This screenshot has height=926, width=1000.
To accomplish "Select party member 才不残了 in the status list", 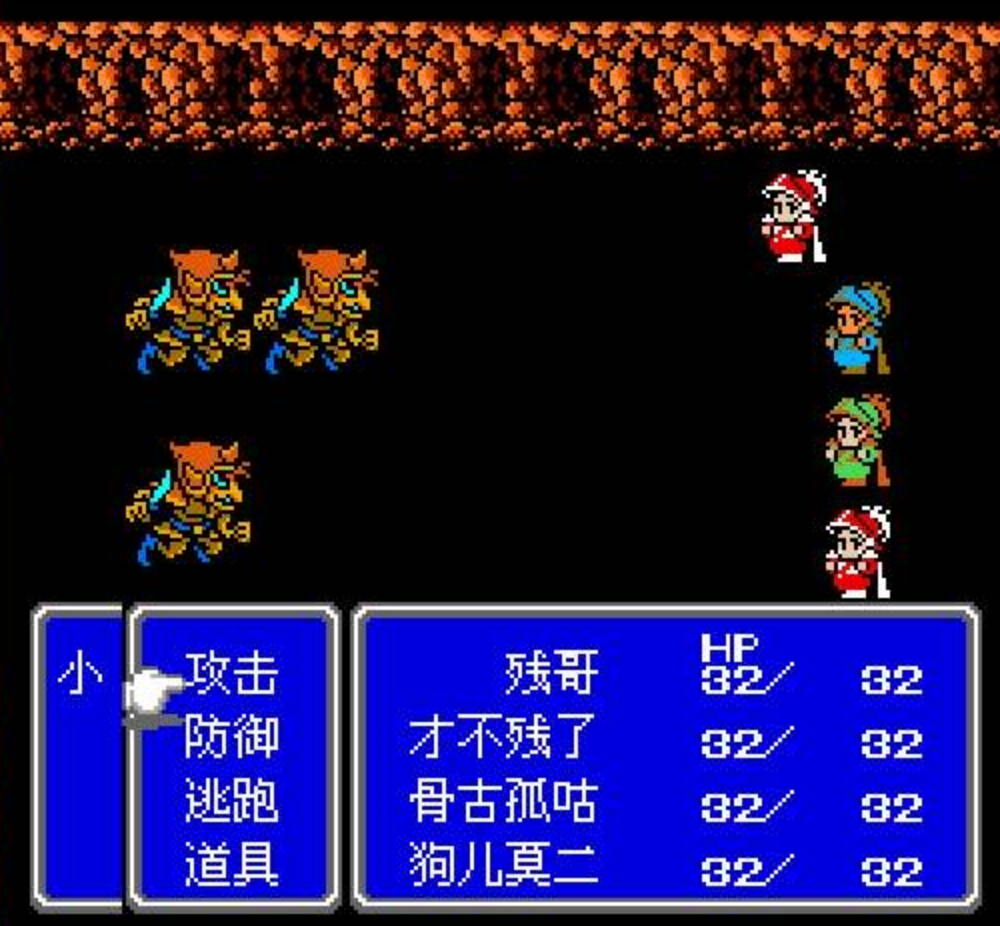I will (503, 739).
